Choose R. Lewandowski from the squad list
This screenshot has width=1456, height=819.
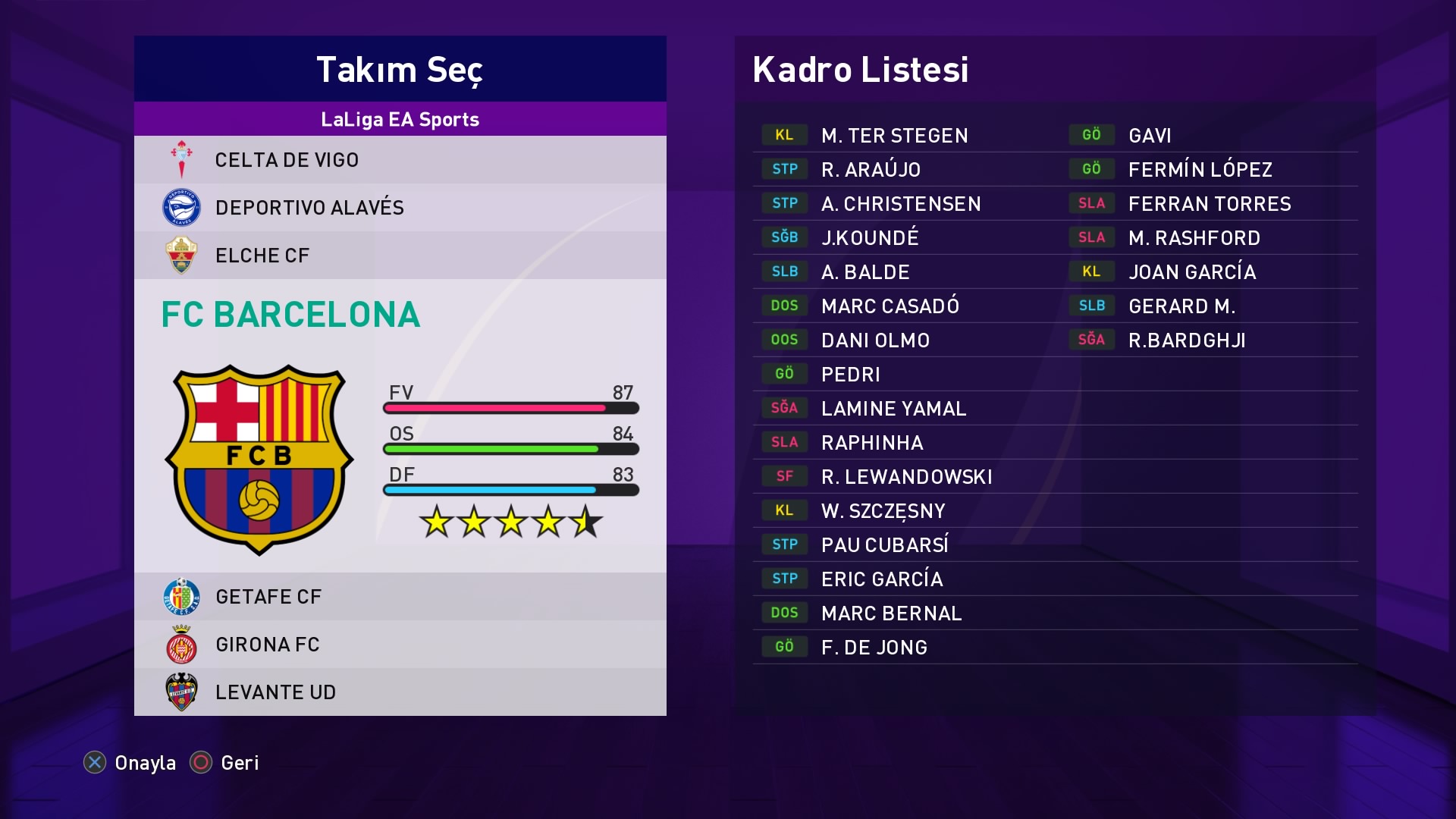906,477
